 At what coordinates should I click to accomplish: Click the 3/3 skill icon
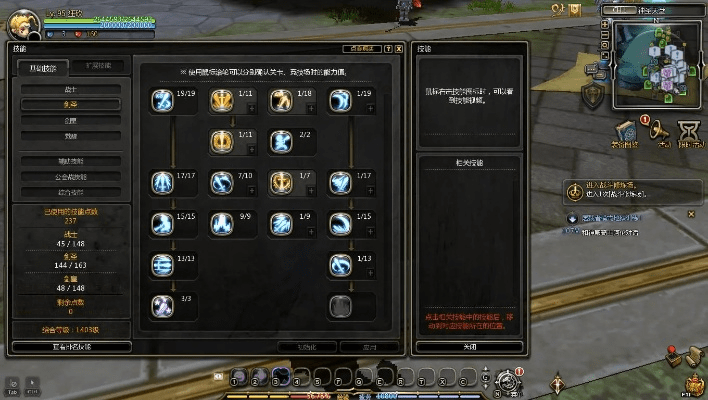click(x=162, y=305)
